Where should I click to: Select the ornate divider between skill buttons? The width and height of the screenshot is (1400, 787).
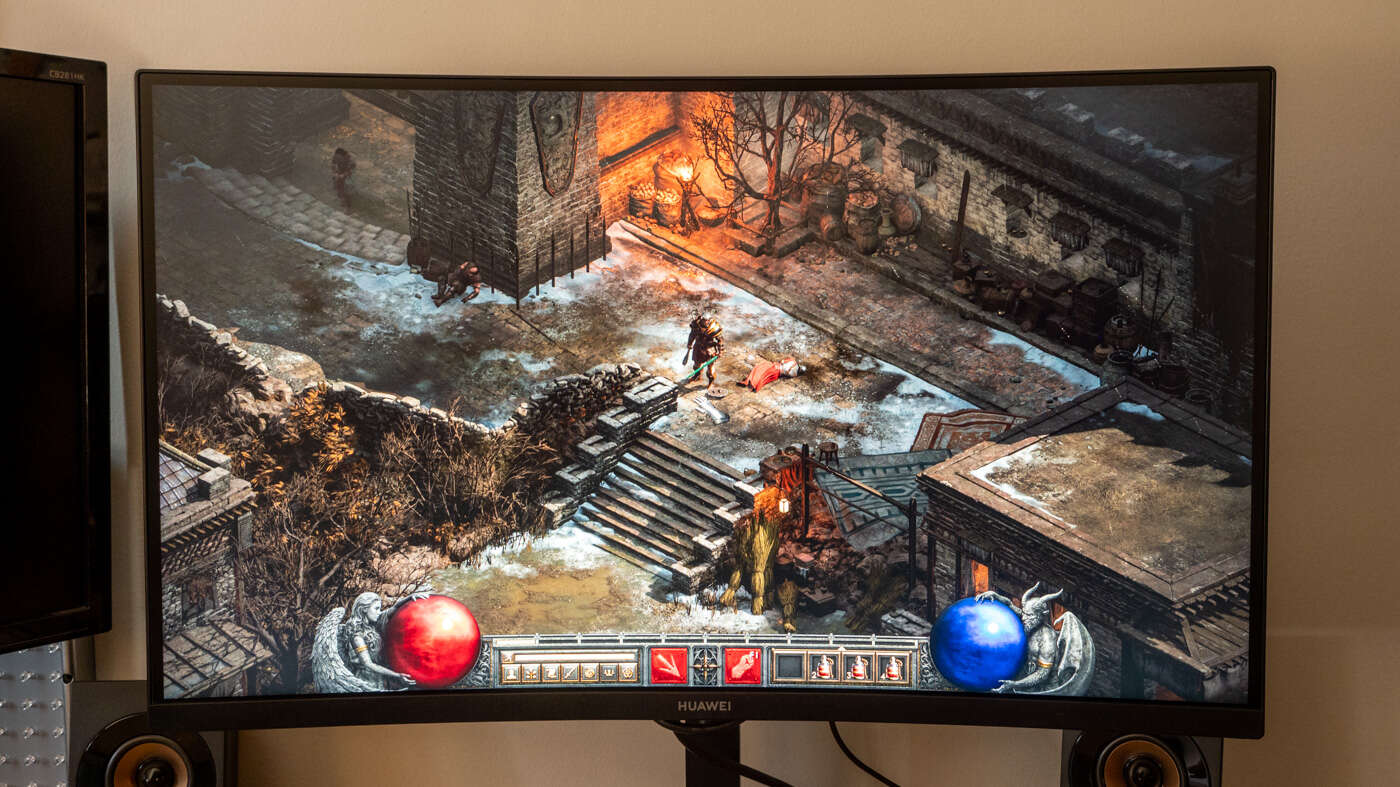[705, 663]
